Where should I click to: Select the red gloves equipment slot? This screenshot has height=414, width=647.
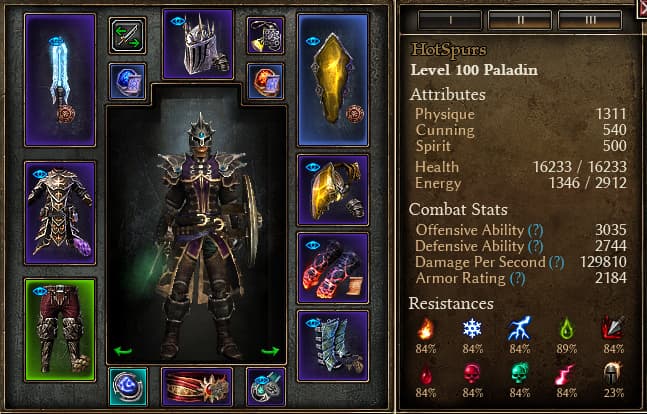332,267
